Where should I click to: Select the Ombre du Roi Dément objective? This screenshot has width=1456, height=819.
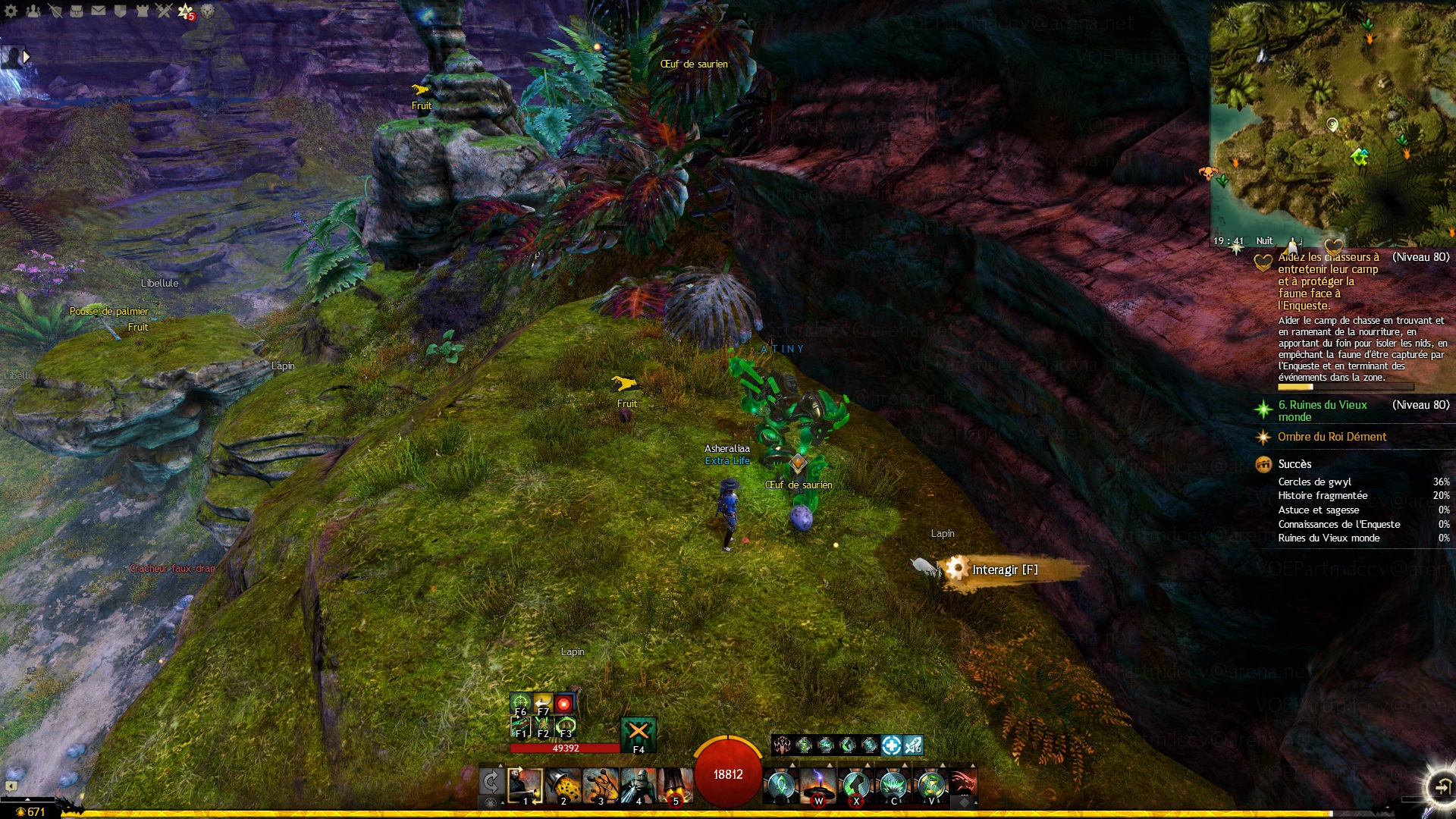pos(1332,437)
